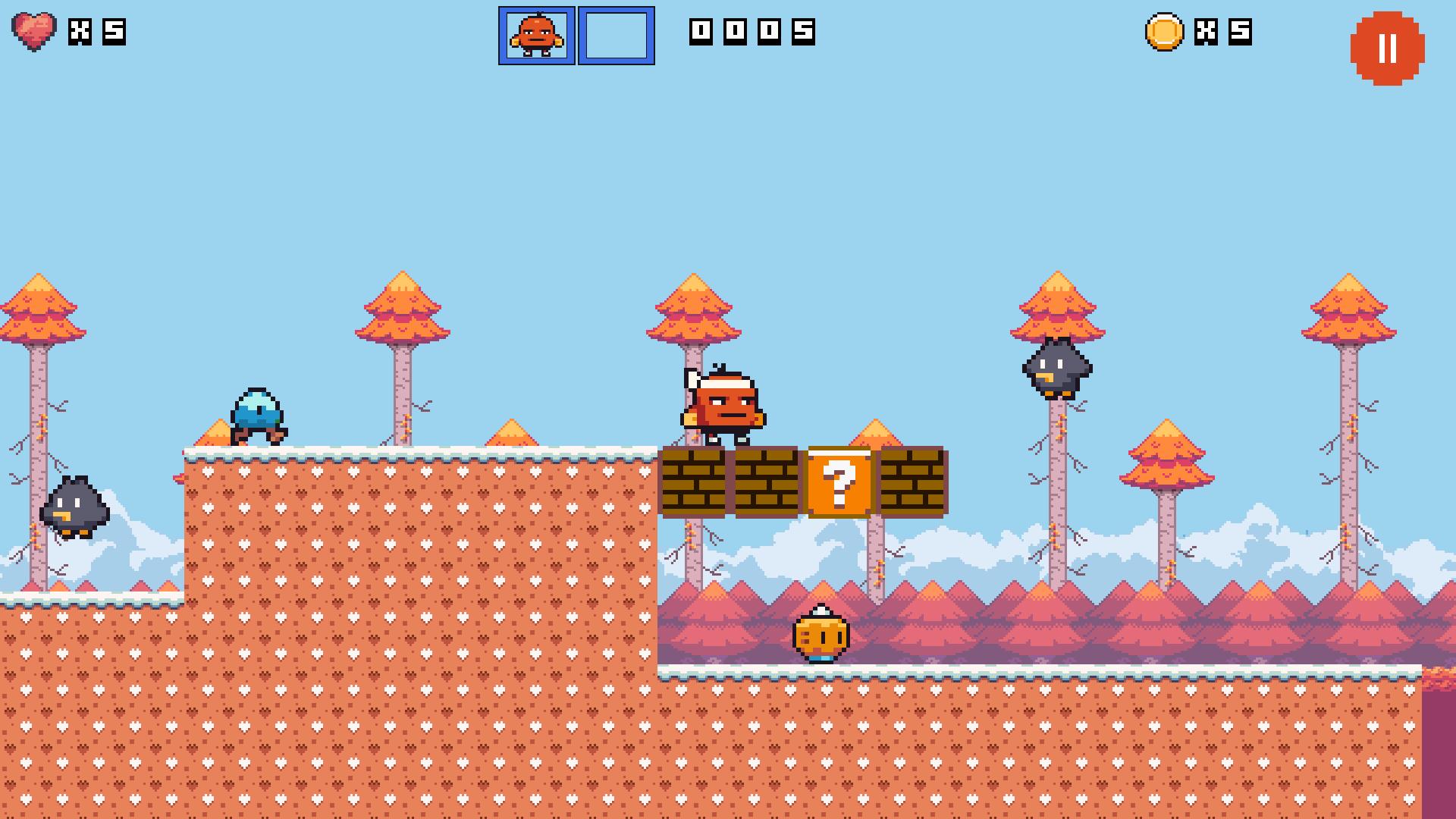Click the x5 coin count text
The height and width of the screenshot is (819, 1456).
(x=1225, y=32)
